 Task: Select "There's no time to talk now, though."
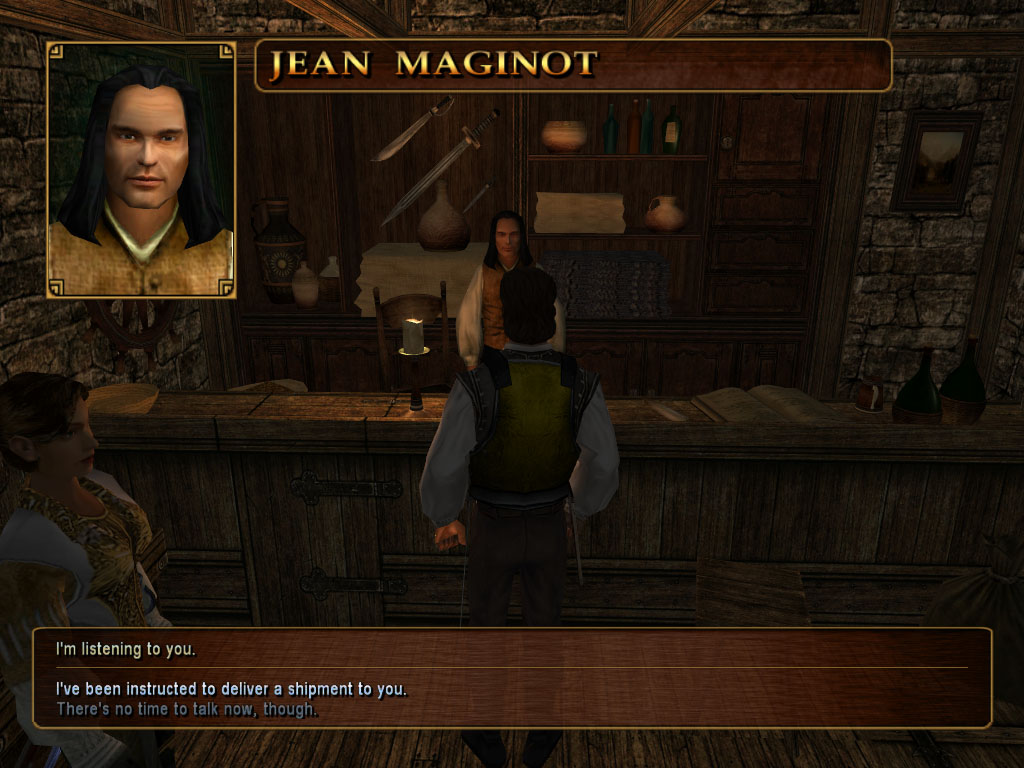pyautogui.click(x=187, y=710)
